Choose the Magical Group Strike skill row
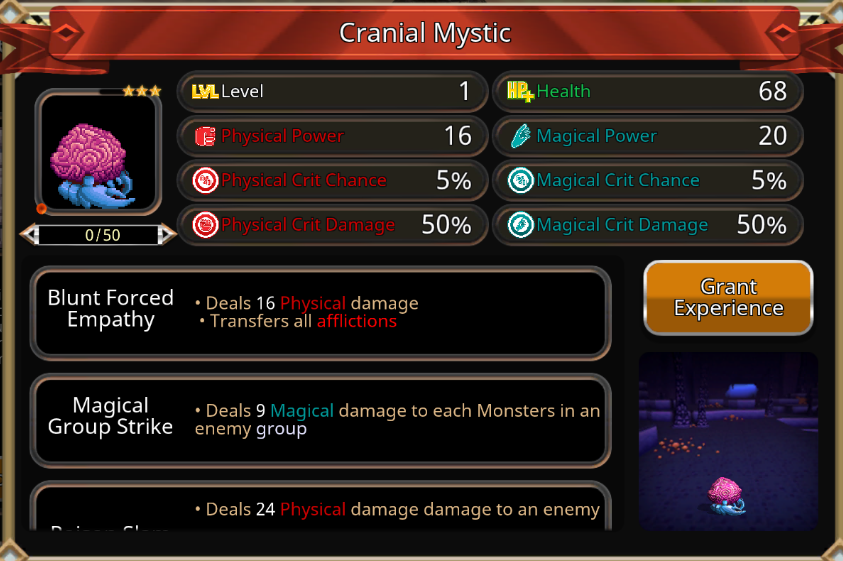Image resolution: width=843 pixels, height=561 pixels. (320, 420)
